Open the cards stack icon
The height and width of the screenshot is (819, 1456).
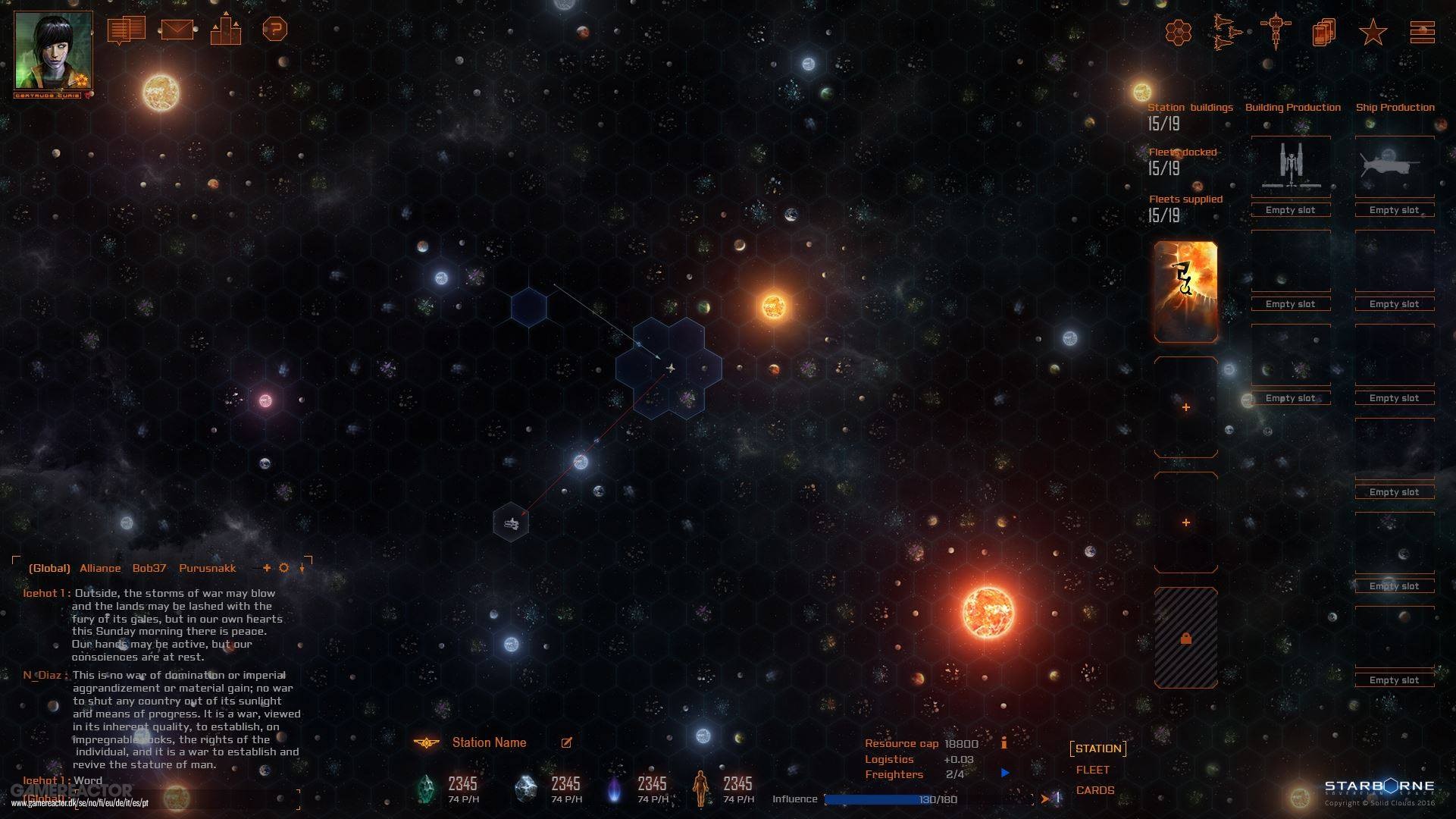[x=1323, y=33]
